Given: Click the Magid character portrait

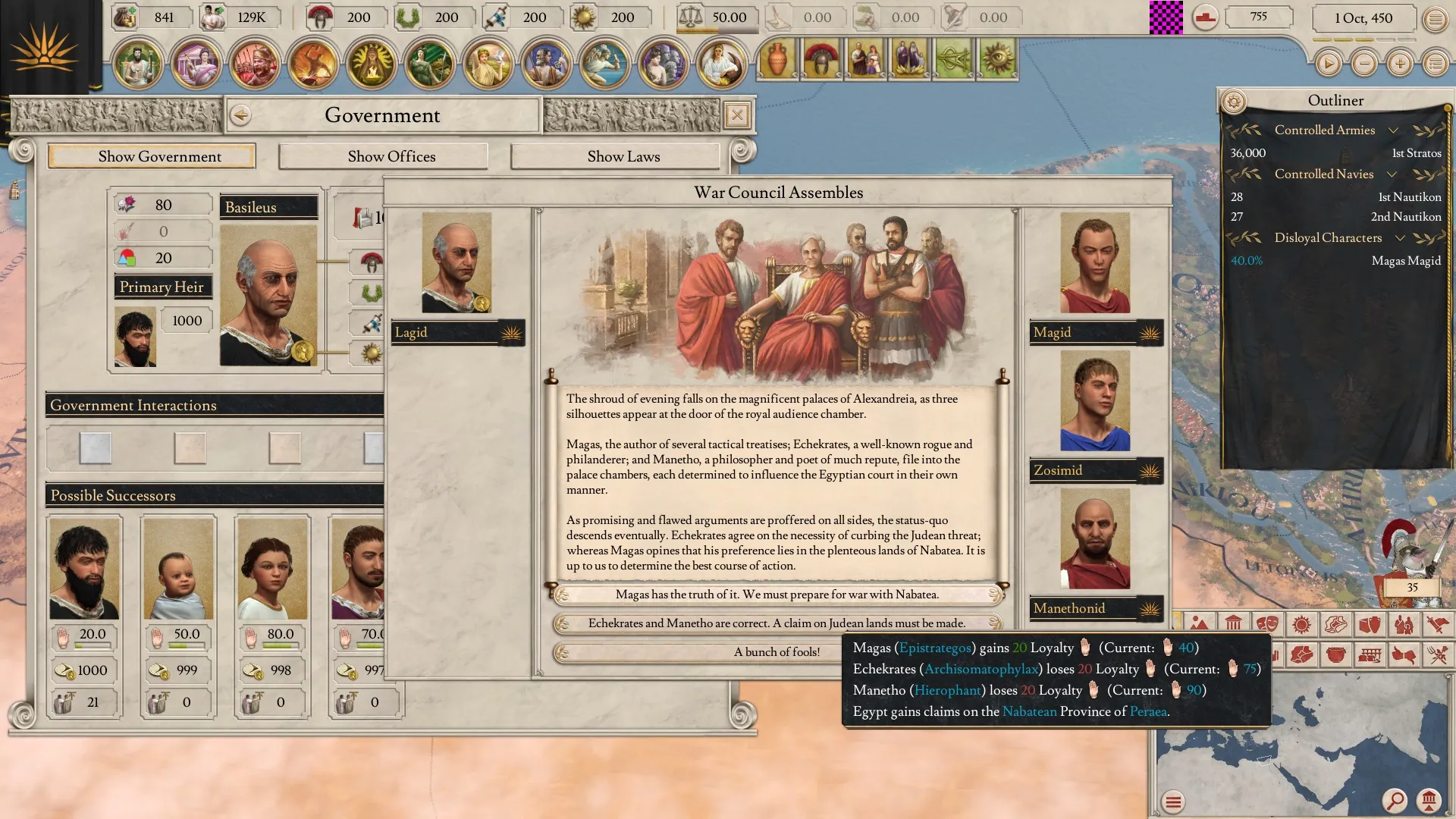Looking at the screenshot, I should pos(1094,262).
